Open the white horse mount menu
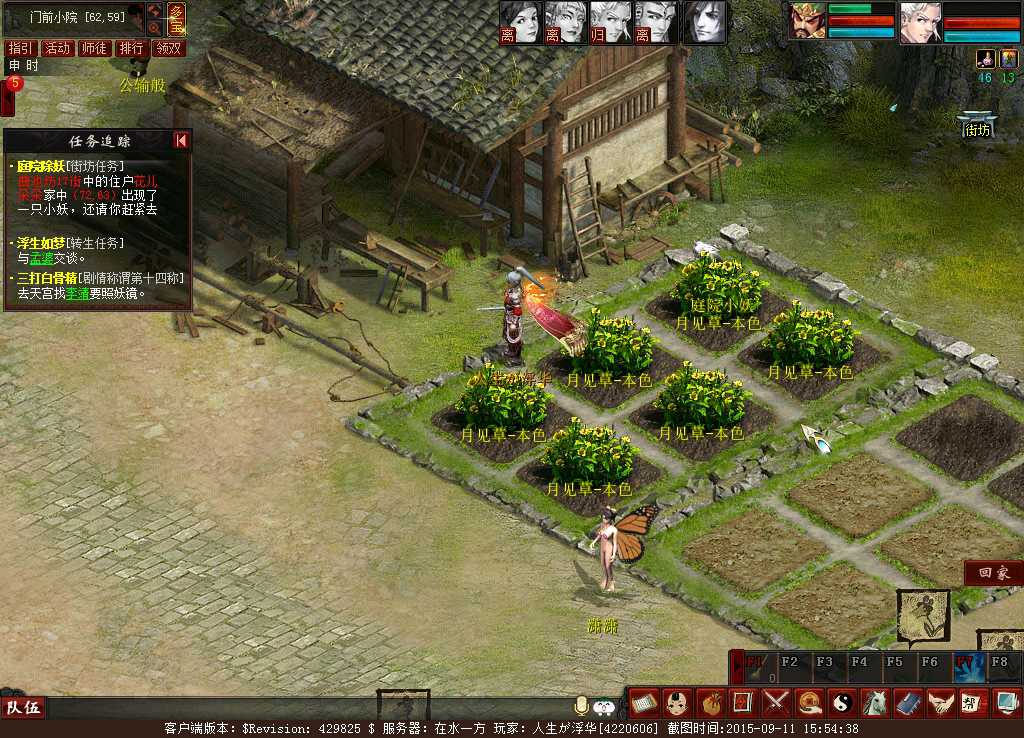The image size is (1024, 738). [x=875, y=702]
